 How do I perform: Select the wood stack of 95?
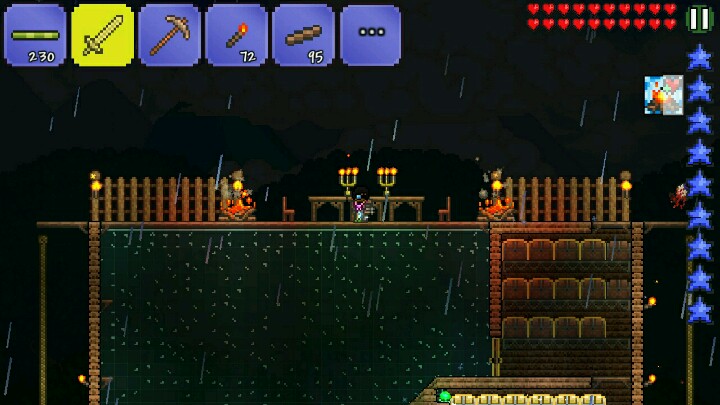(303, 35)
